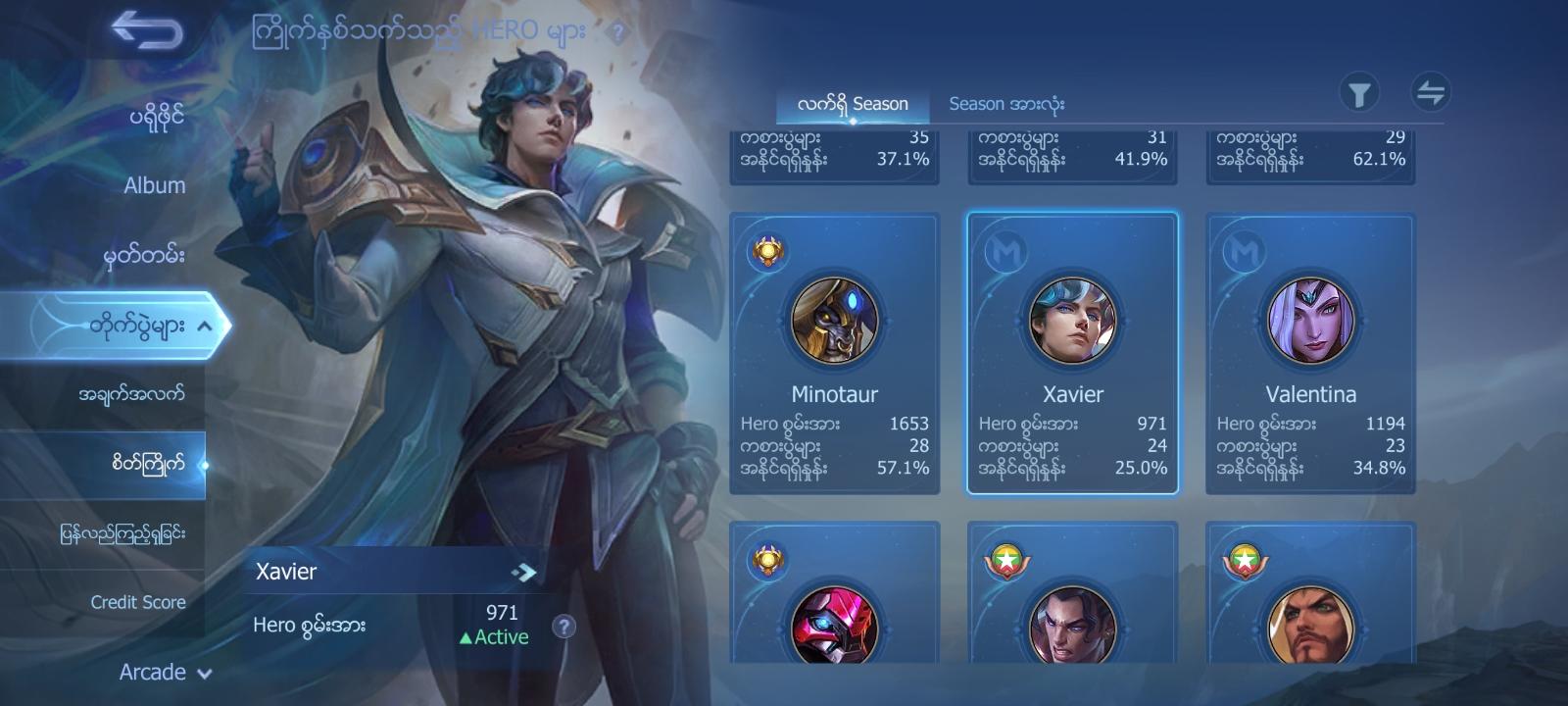1568x706 pixels.
Task: Click the sort/compare arrows icon
Action: pyautogui.click(x=1431, y=93)
